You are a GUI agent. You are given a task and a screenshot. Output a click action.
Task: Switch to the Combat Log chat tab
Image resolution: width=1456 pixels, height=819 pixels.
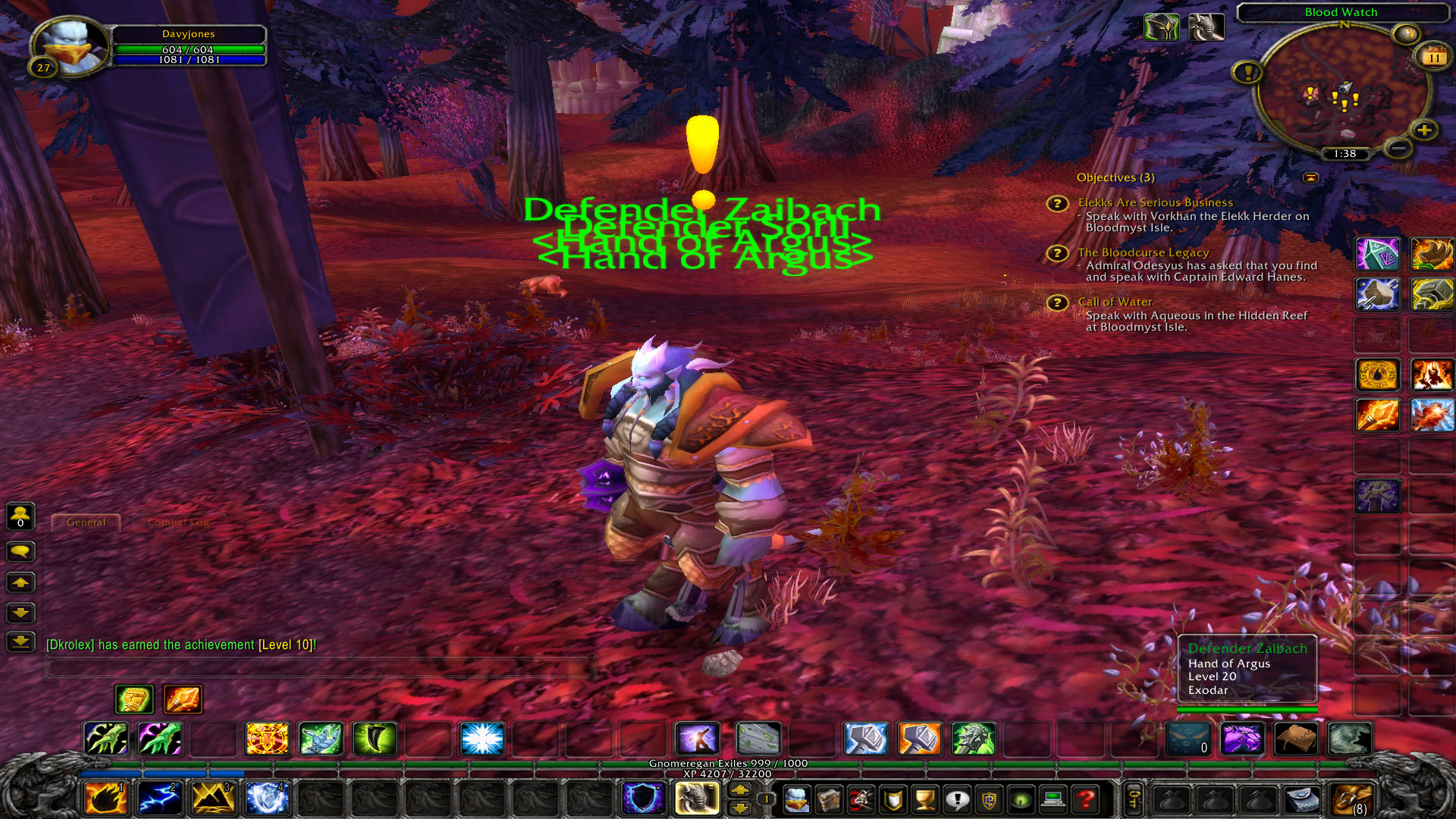(x=178, y=522)
